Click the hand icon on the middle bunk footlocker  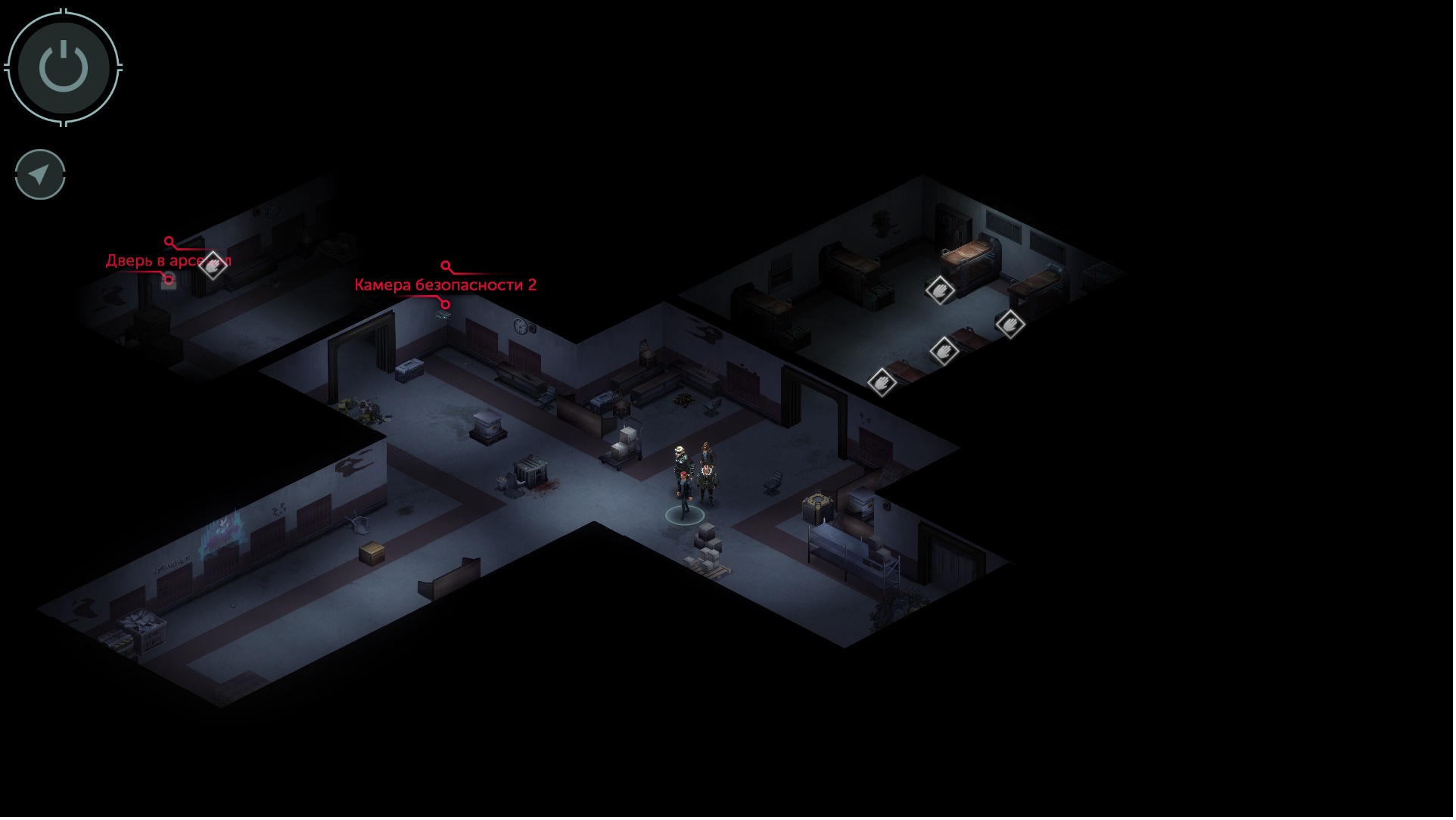pos(944,353)
